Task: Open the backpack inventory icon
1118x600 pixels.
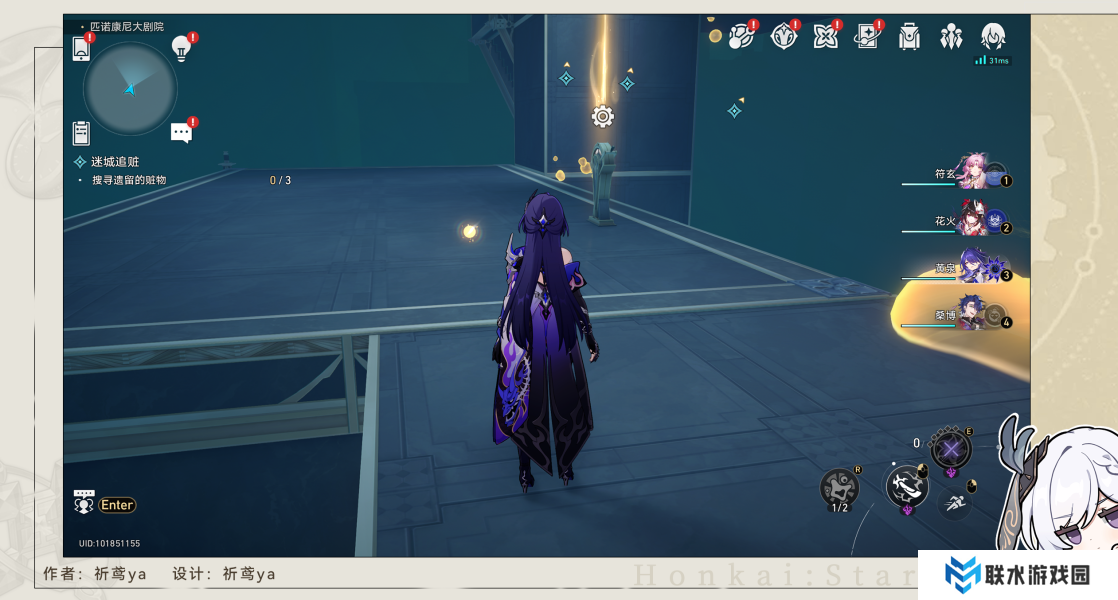Action: [909, 37]
